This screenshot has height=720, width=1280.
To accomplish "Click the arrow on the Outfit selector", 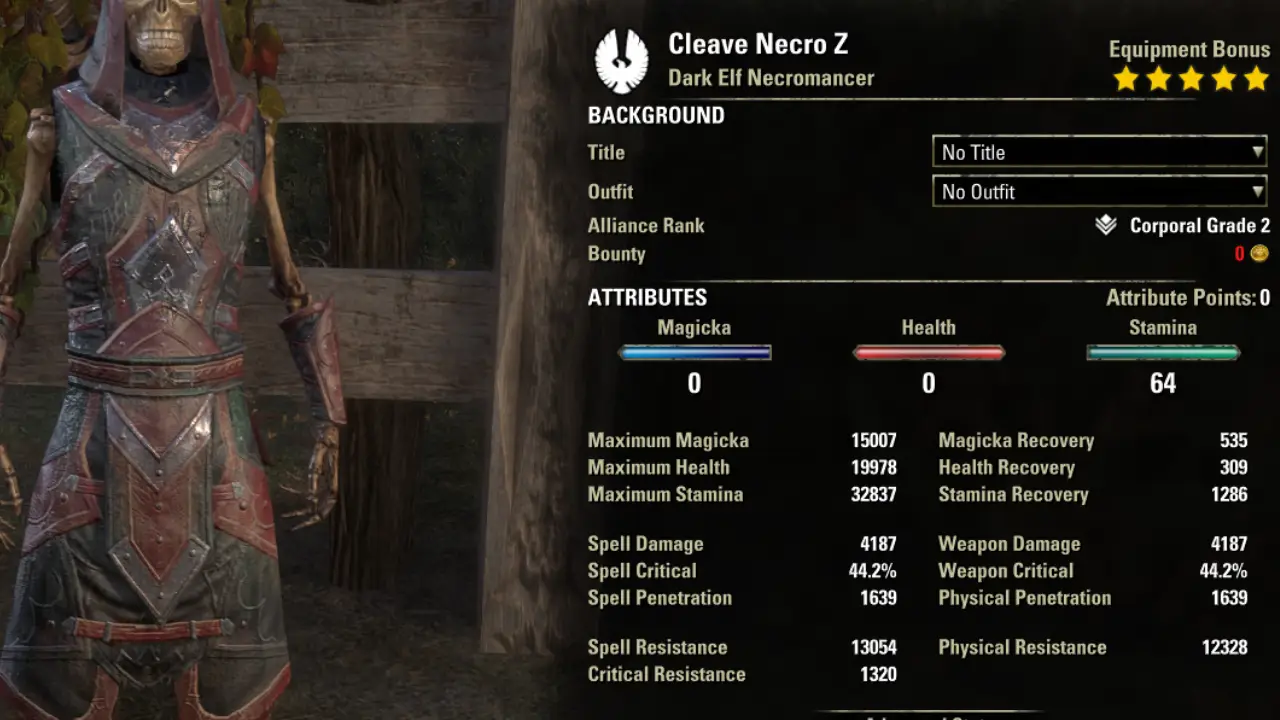I will 1256,191.
